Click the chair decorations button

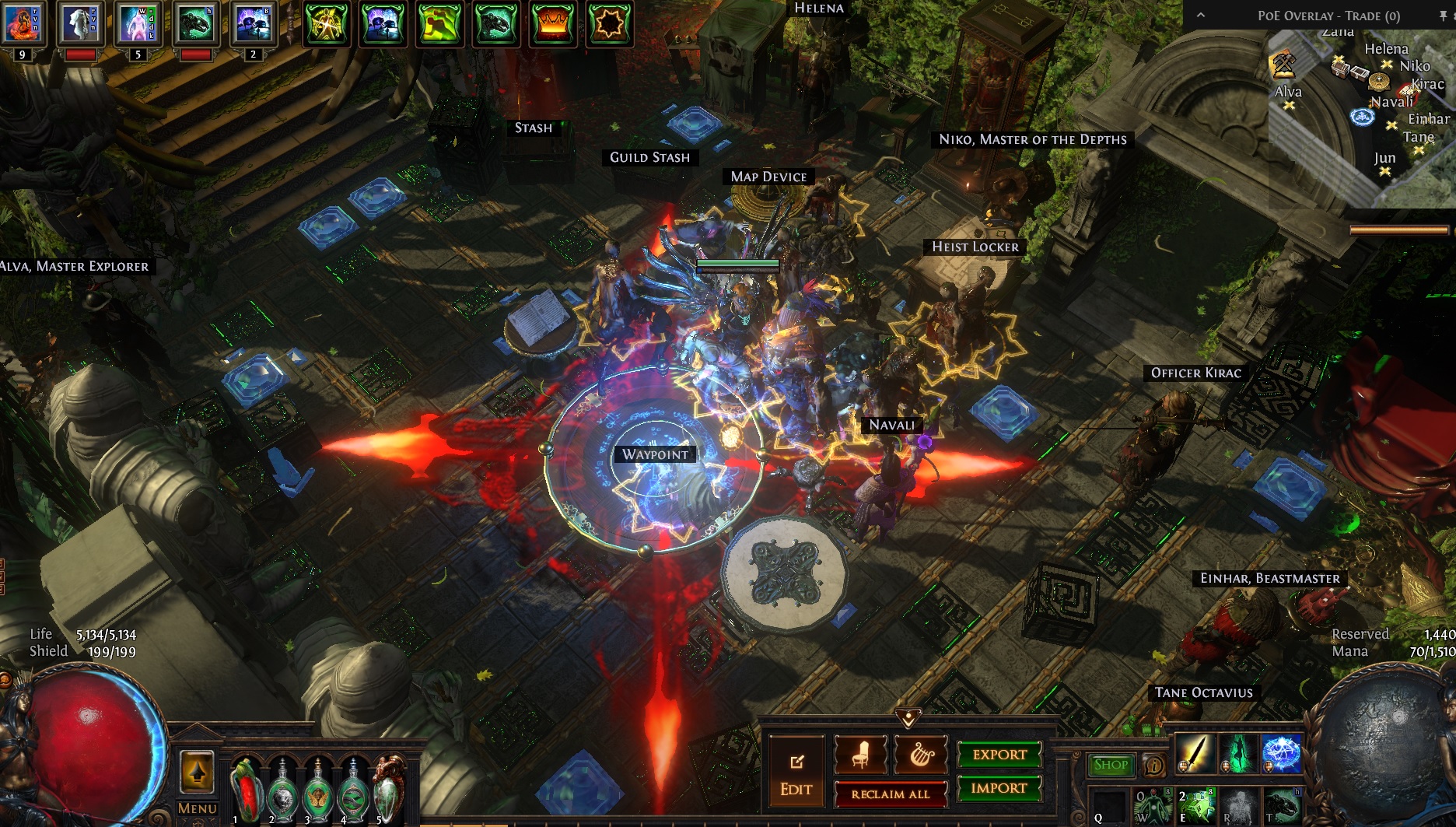[861, 753]
